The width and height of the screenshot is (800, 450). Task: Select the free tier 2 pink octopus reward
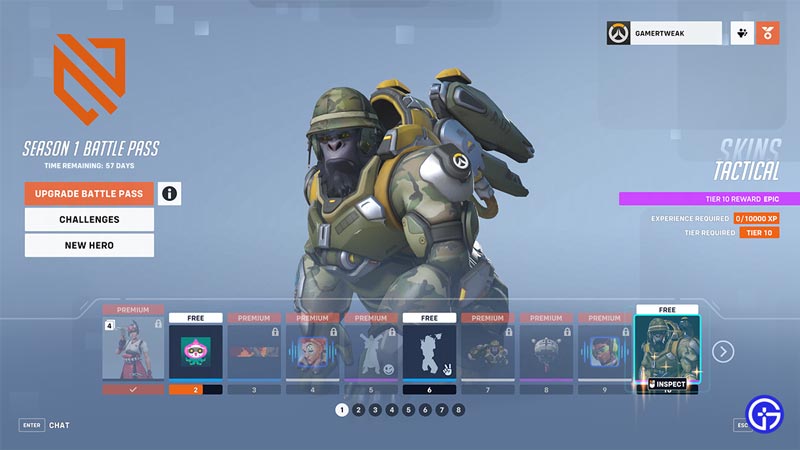pyautogui.click(x=195, y=352)
